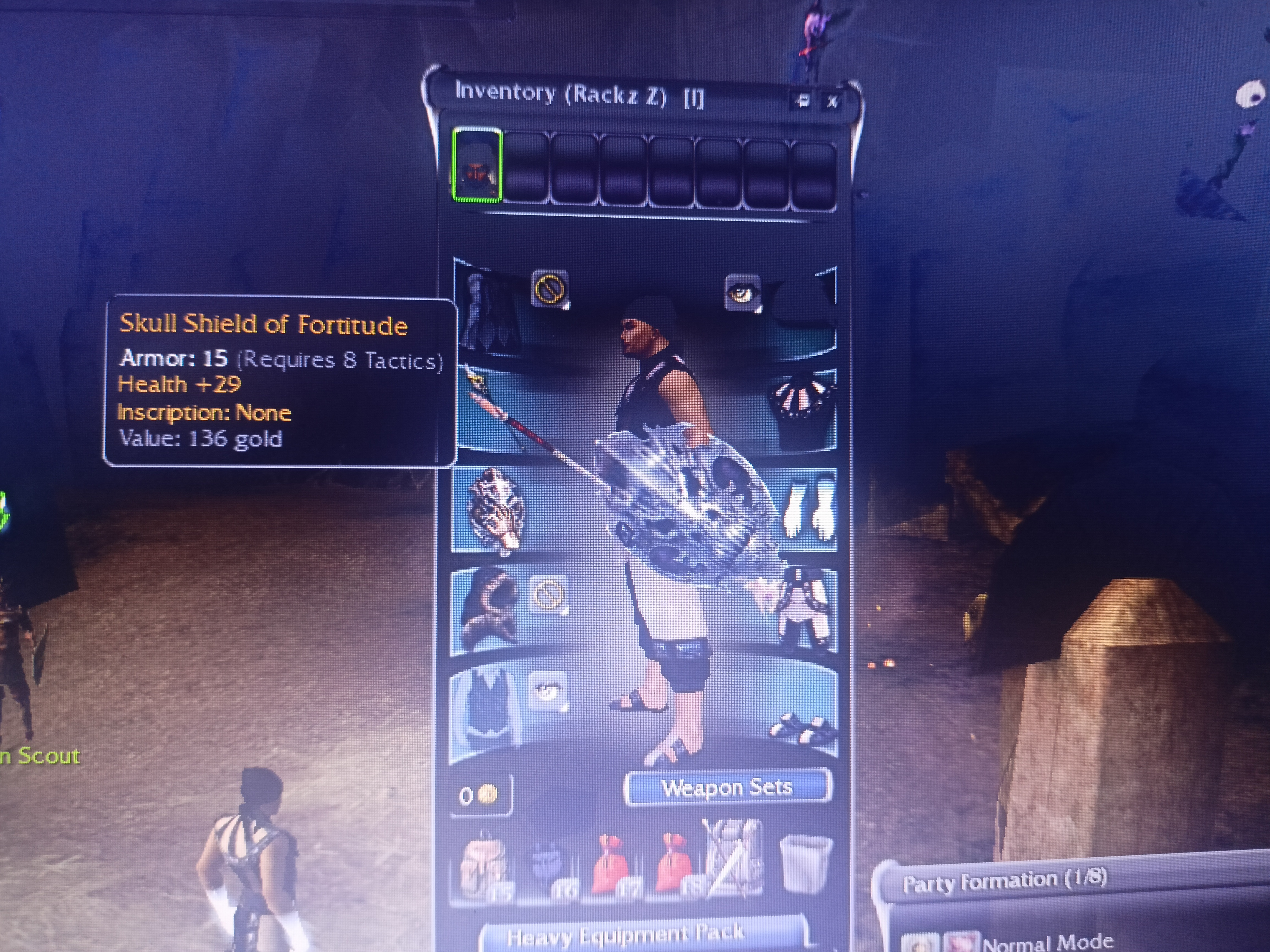Screen dimensions: 1270x952
Task: Select the Skull Shield of Fortitude slot
Action: point(496,510)
